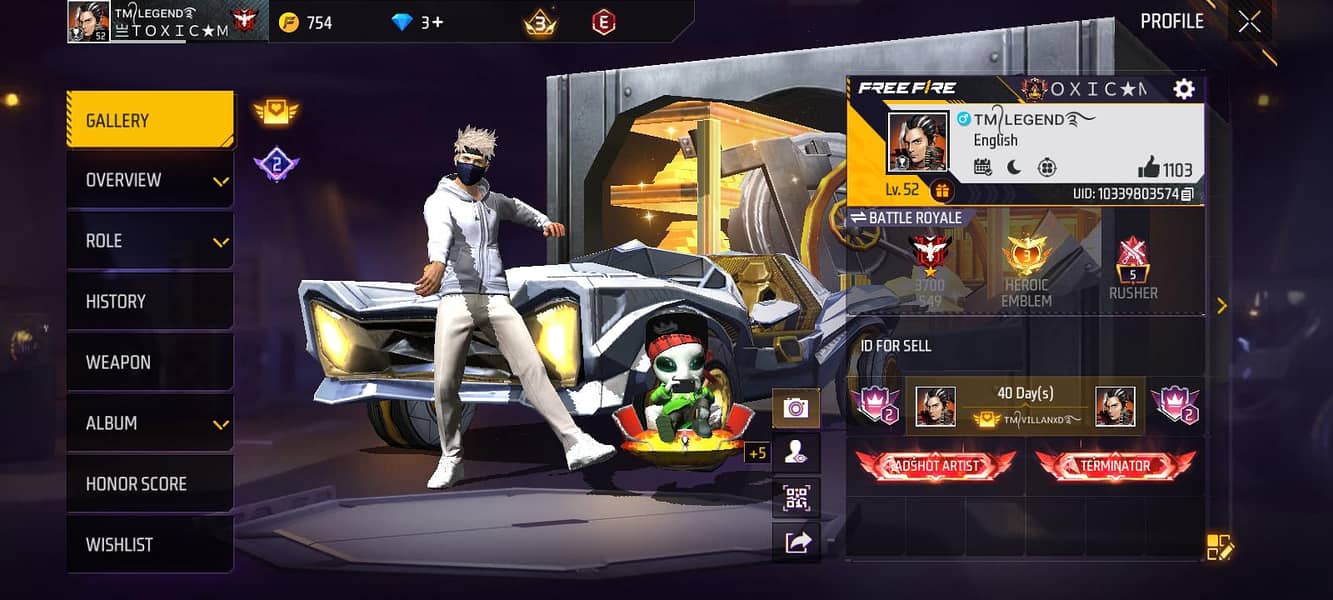View match History tab
This screenshot has width=1333, height=600.
point(150,301)
